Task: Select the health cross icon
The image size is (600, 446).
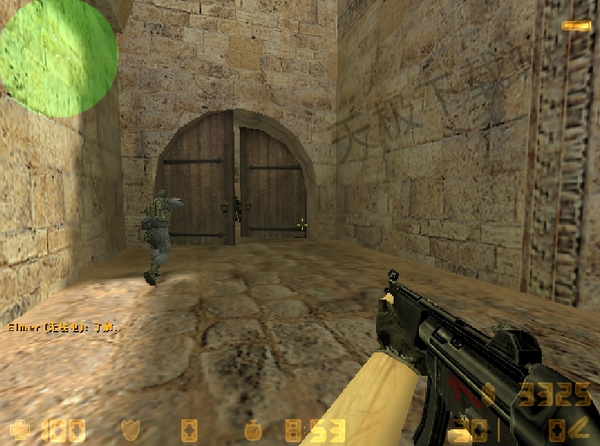Action: pyautogui.click(x=20, y=431)
